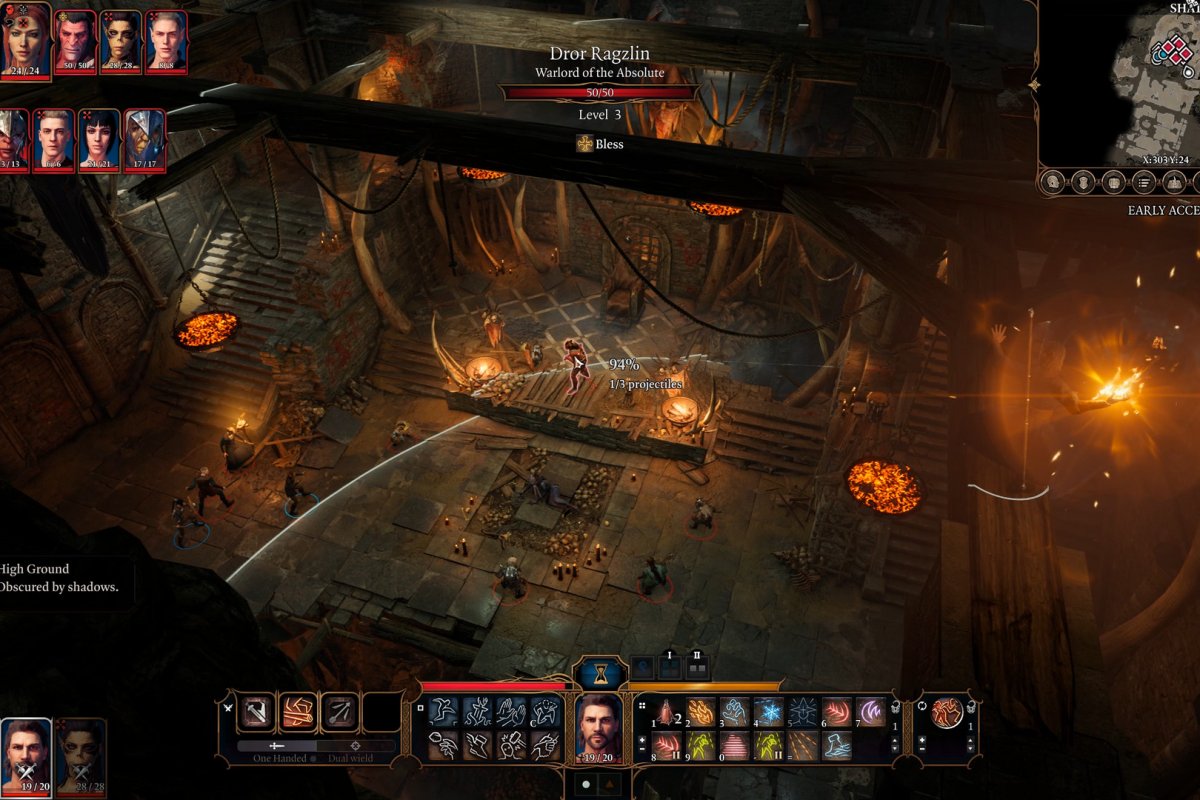Choose the black-haired woman 21/21 portrait
This screenshot has height=800, width=1200.
(x=99, y=138)
